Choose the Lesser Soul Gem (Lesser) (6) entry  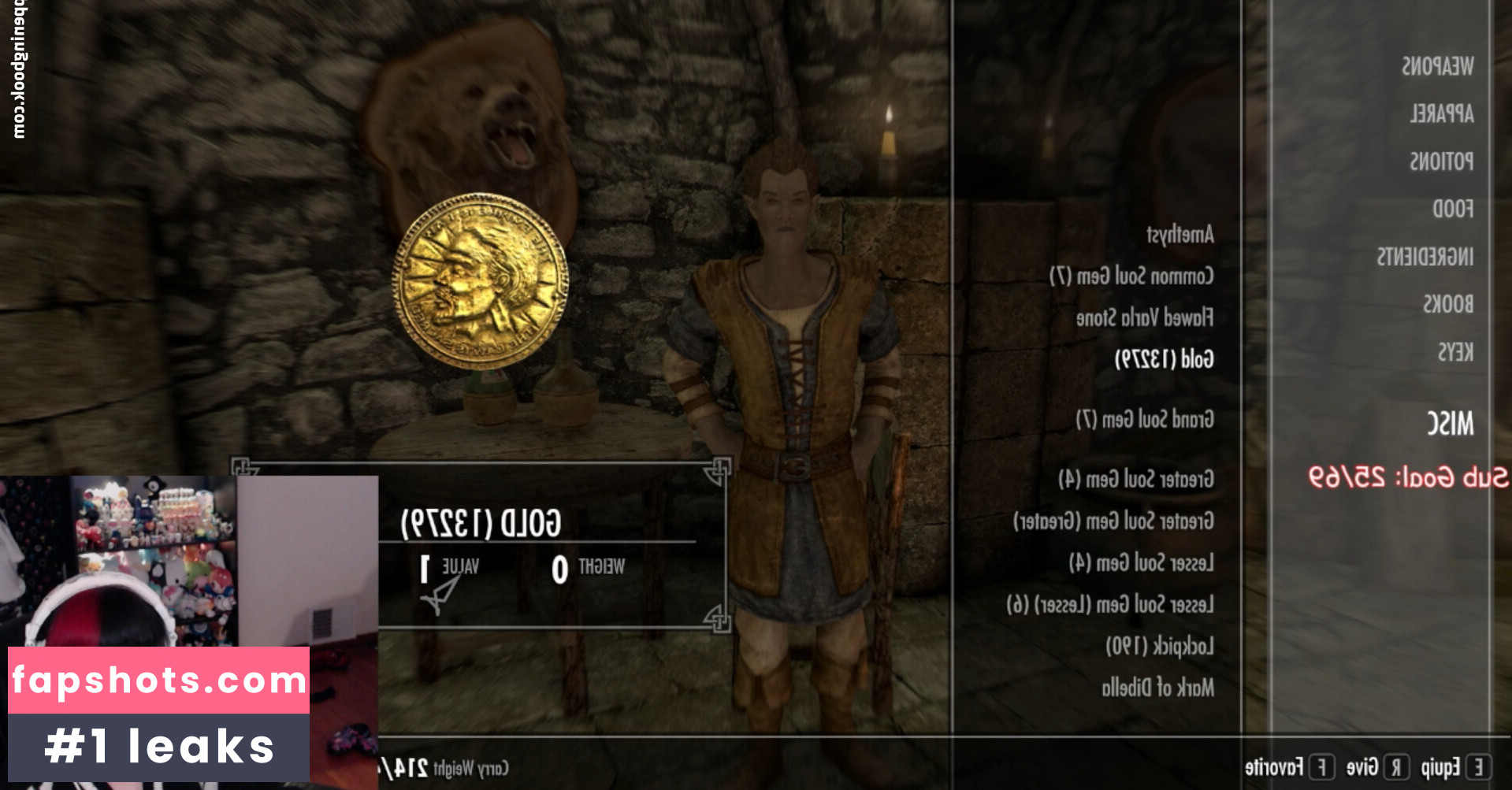point(1109,605)
